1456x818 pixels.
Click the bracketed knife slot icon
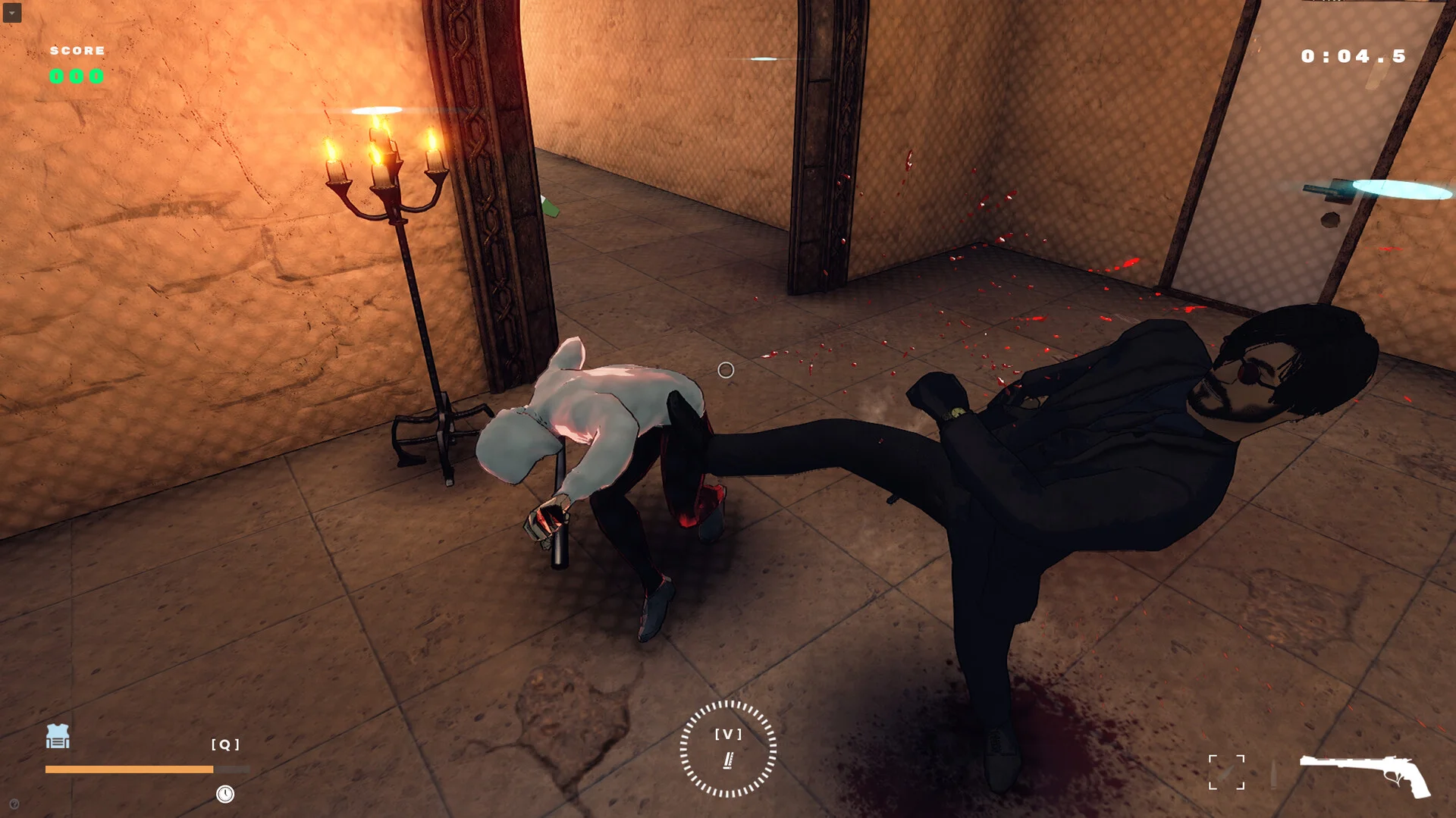click(x=1226, y=773)
